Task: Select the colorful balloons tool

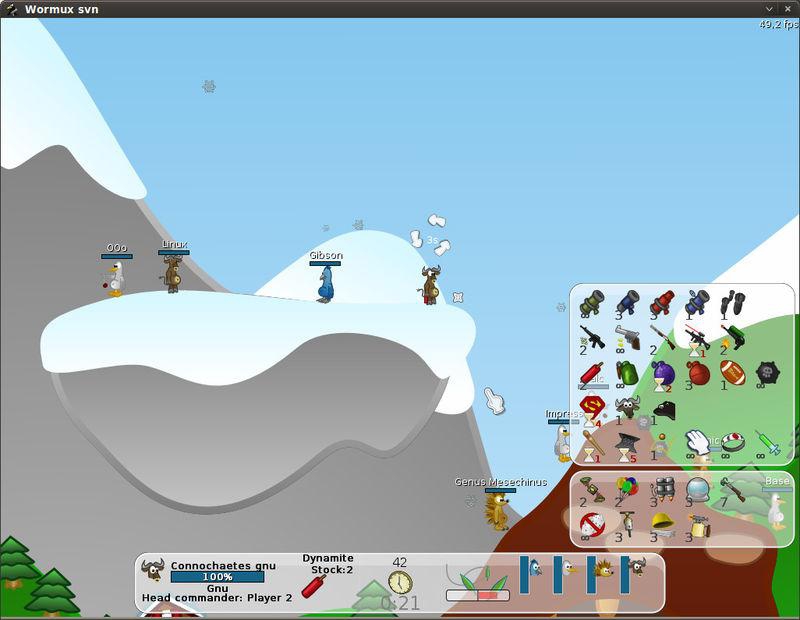Action: tap(627, 489)
